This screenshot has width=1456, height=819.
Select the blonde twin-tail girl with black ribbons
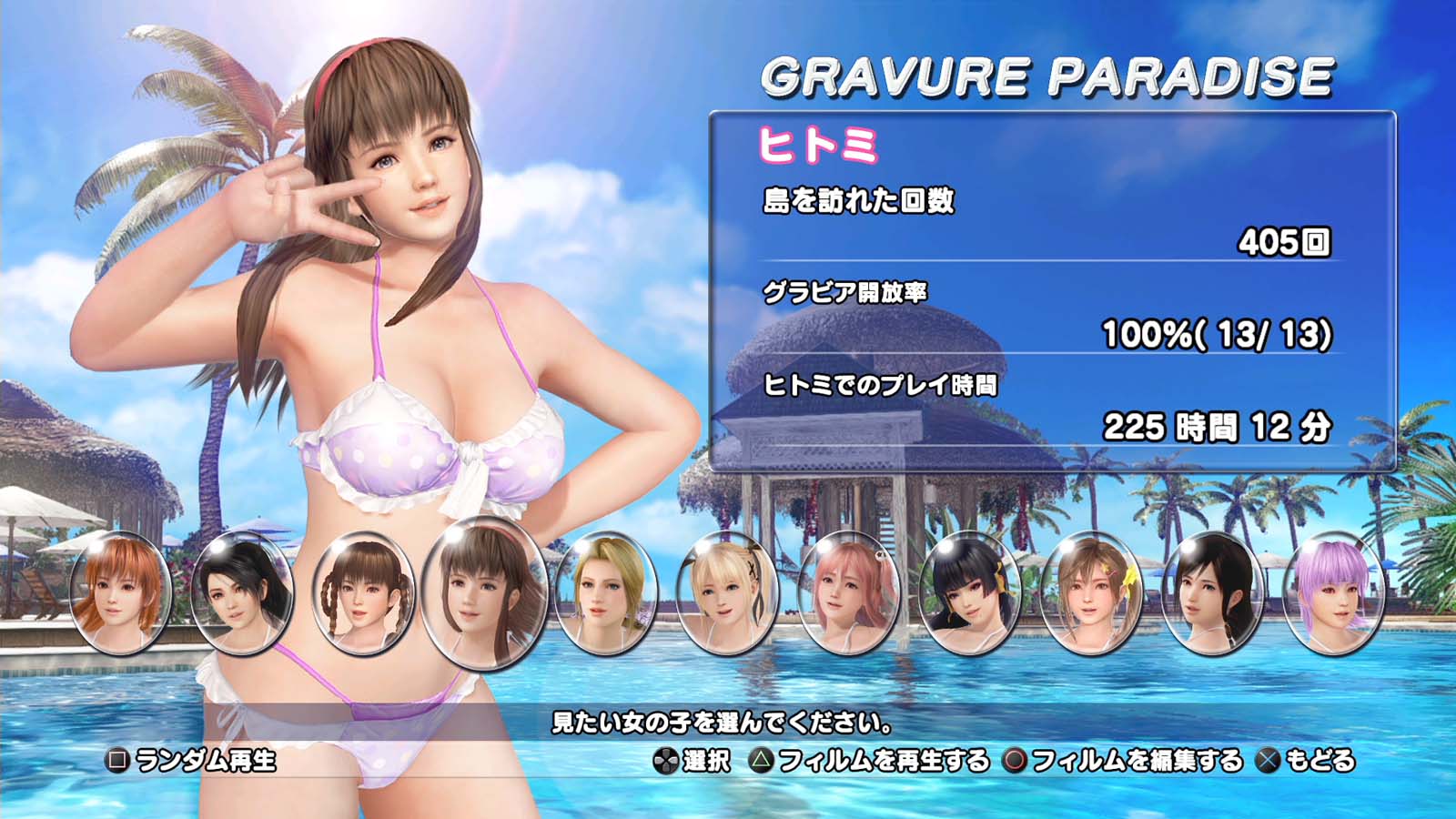727,591
